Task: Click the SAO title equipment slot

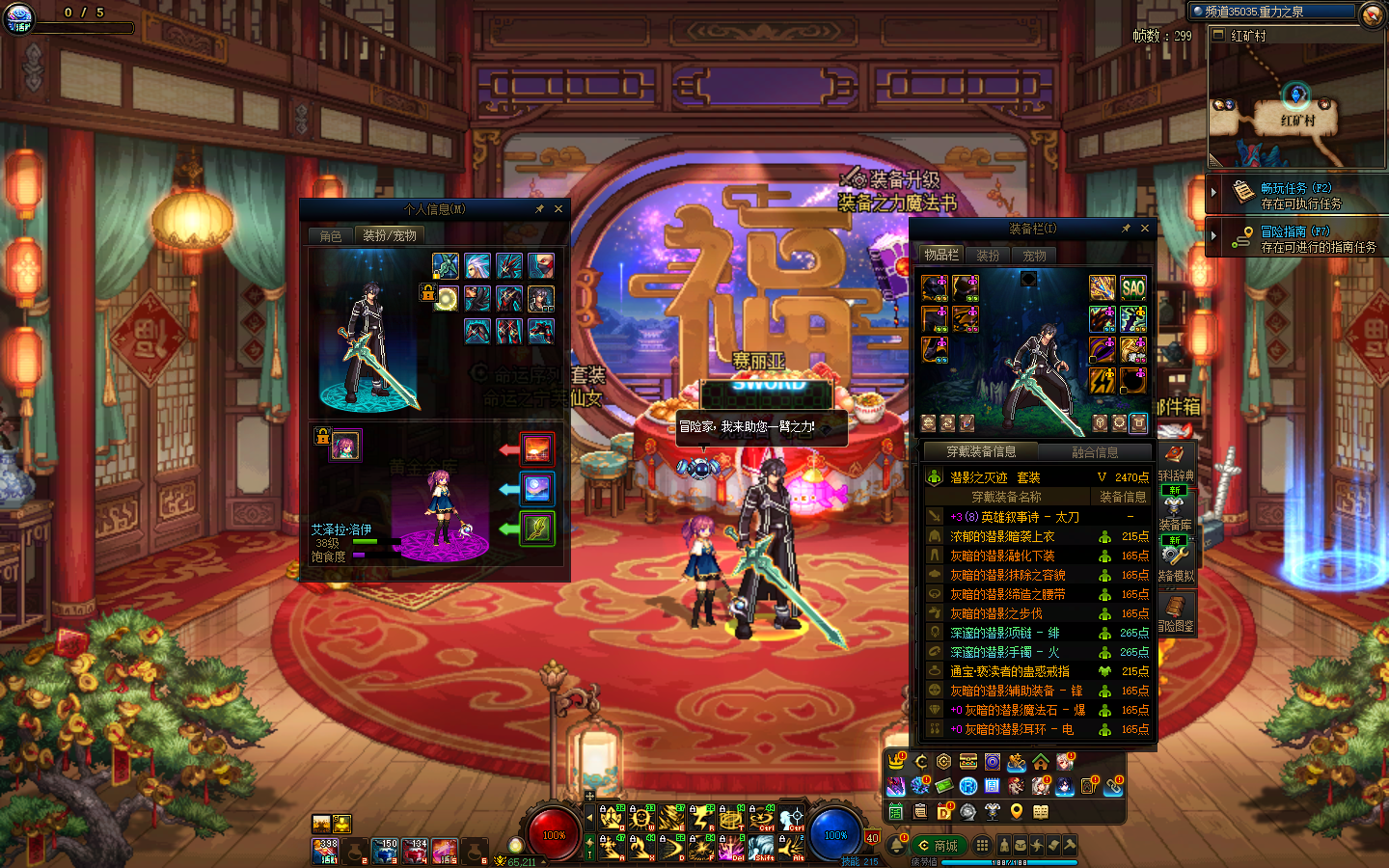Action: [1133, 286]
